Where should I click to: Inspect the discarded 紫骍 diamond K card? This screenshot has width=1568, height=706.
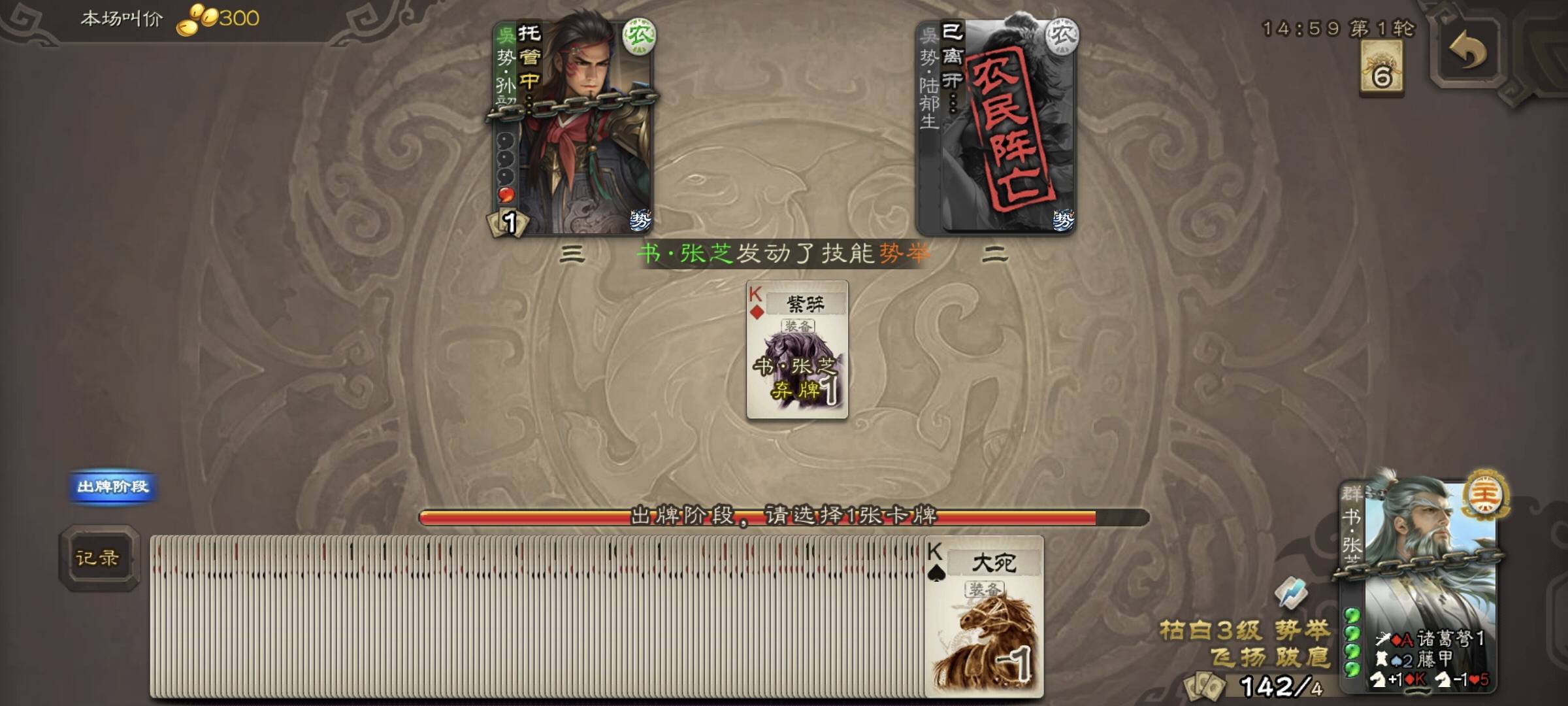pos(797,349)
